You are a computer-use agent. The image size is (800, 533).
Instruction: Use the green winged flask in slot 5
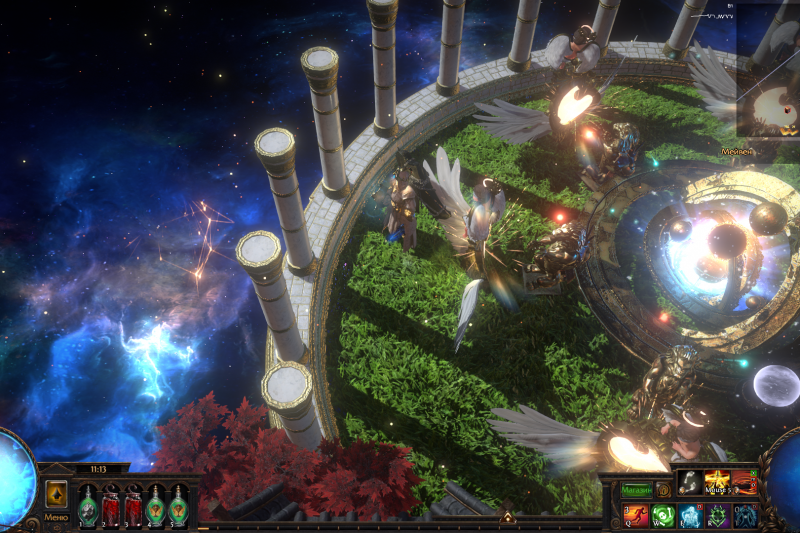pyautogui.click(x=178, y=506)
